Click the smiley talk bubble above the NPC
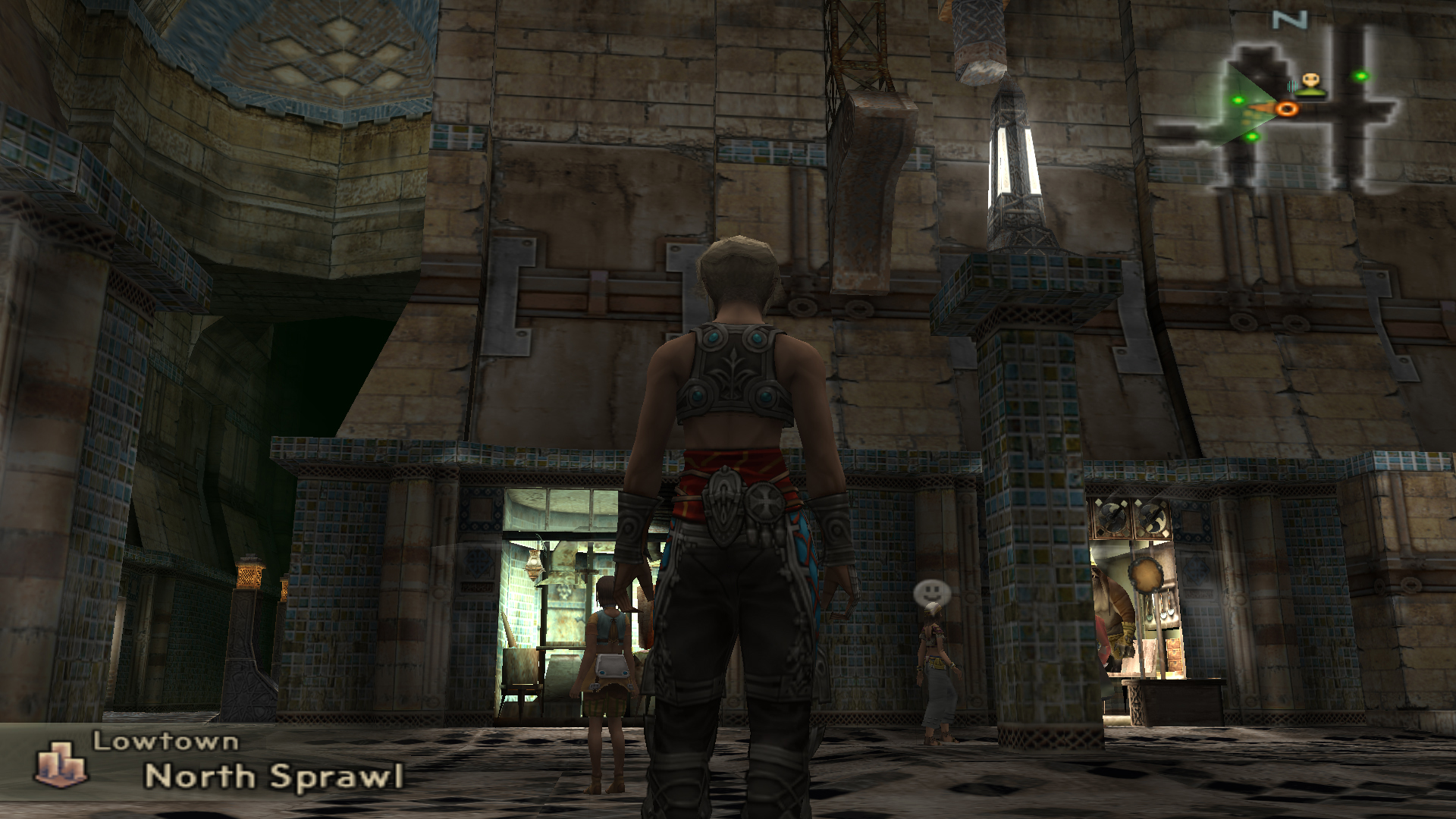 [928, 591]
